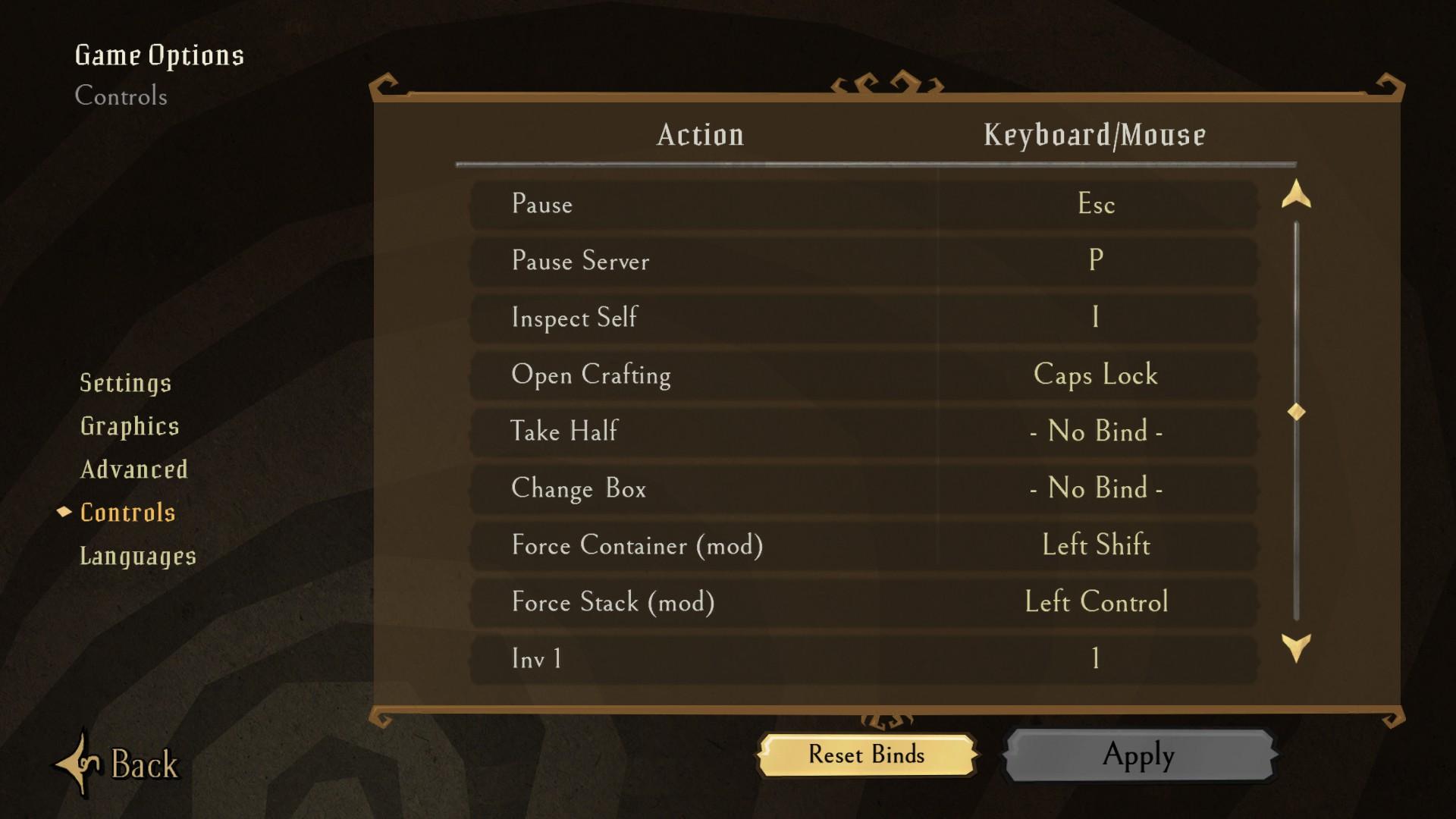The width and height of the screenshot is (1456, 819).
Task: Open the Languages options section
Action: [x=138, y=556]
